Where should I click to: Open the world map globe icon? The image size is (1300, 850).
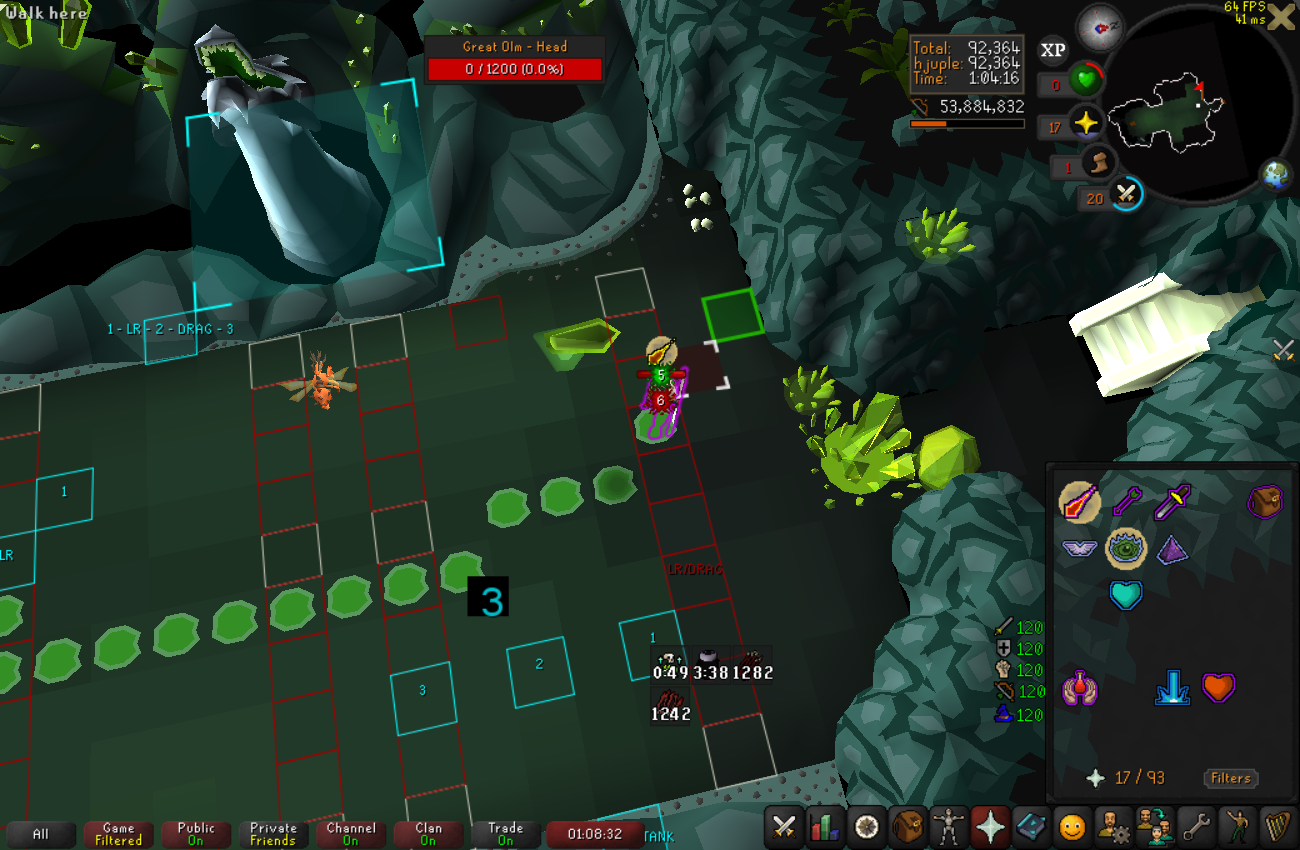tap(1275, 174)
